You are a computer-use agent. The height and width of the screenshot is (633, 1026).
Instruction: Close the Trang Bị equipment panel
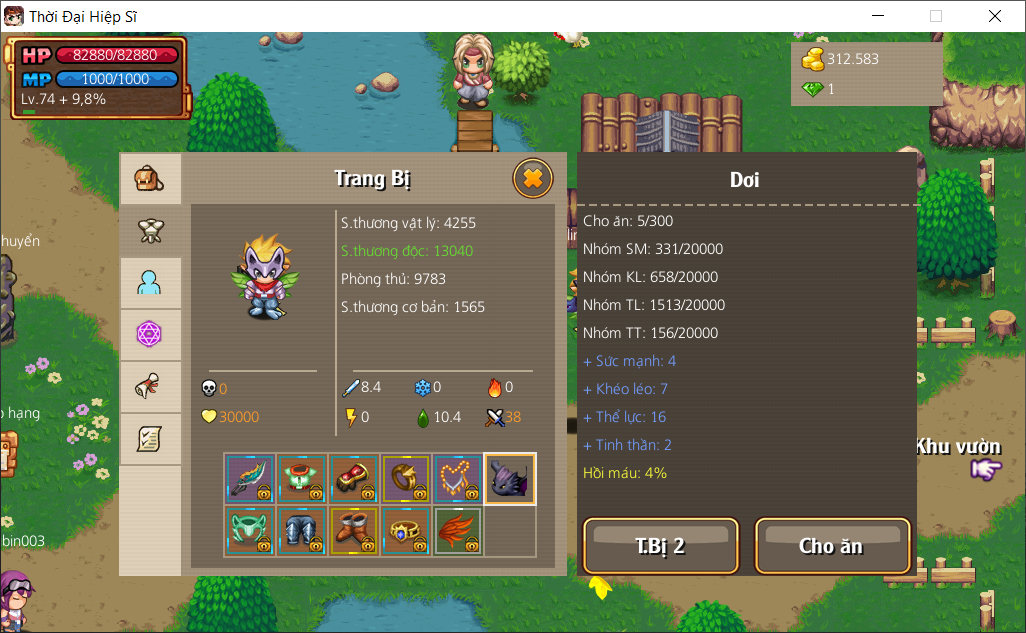pyautogui.click(x=533, y=179)
